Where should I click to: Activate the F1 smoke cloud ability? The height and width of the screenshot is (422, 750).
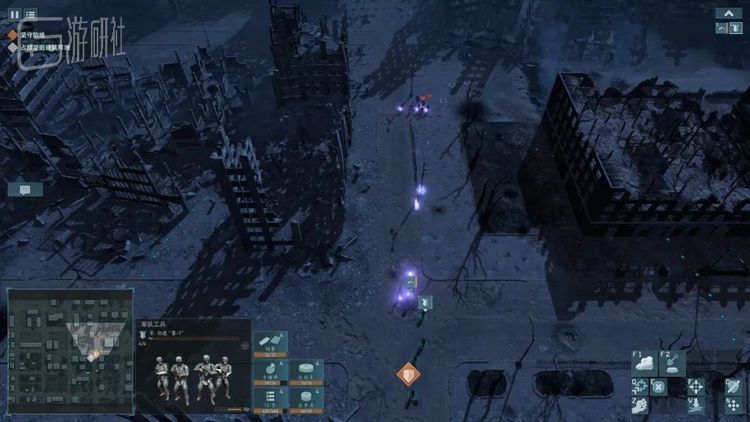[645, 362]
